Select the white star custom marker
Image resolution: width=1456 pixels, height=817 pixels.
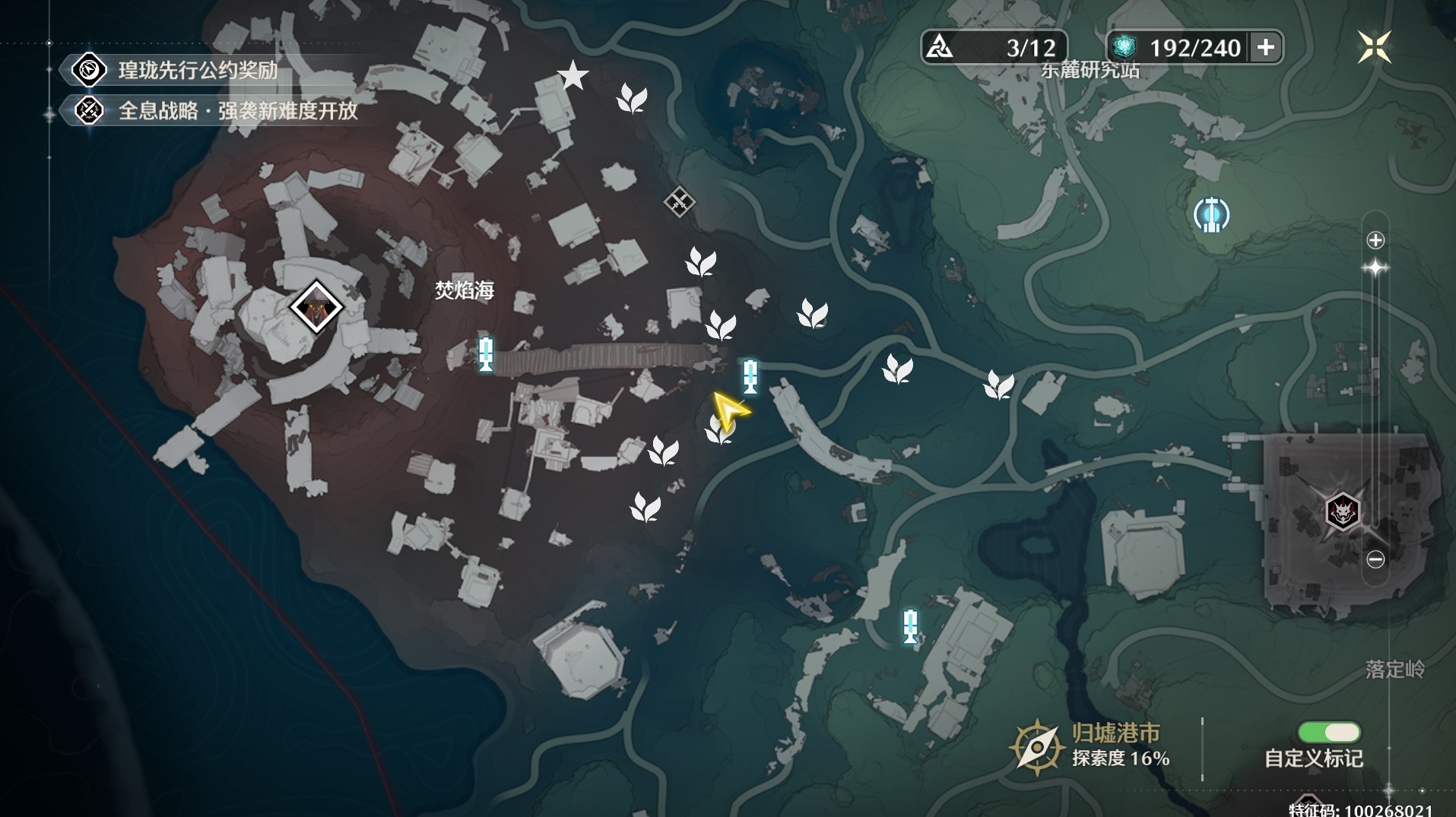pos(573,76)
